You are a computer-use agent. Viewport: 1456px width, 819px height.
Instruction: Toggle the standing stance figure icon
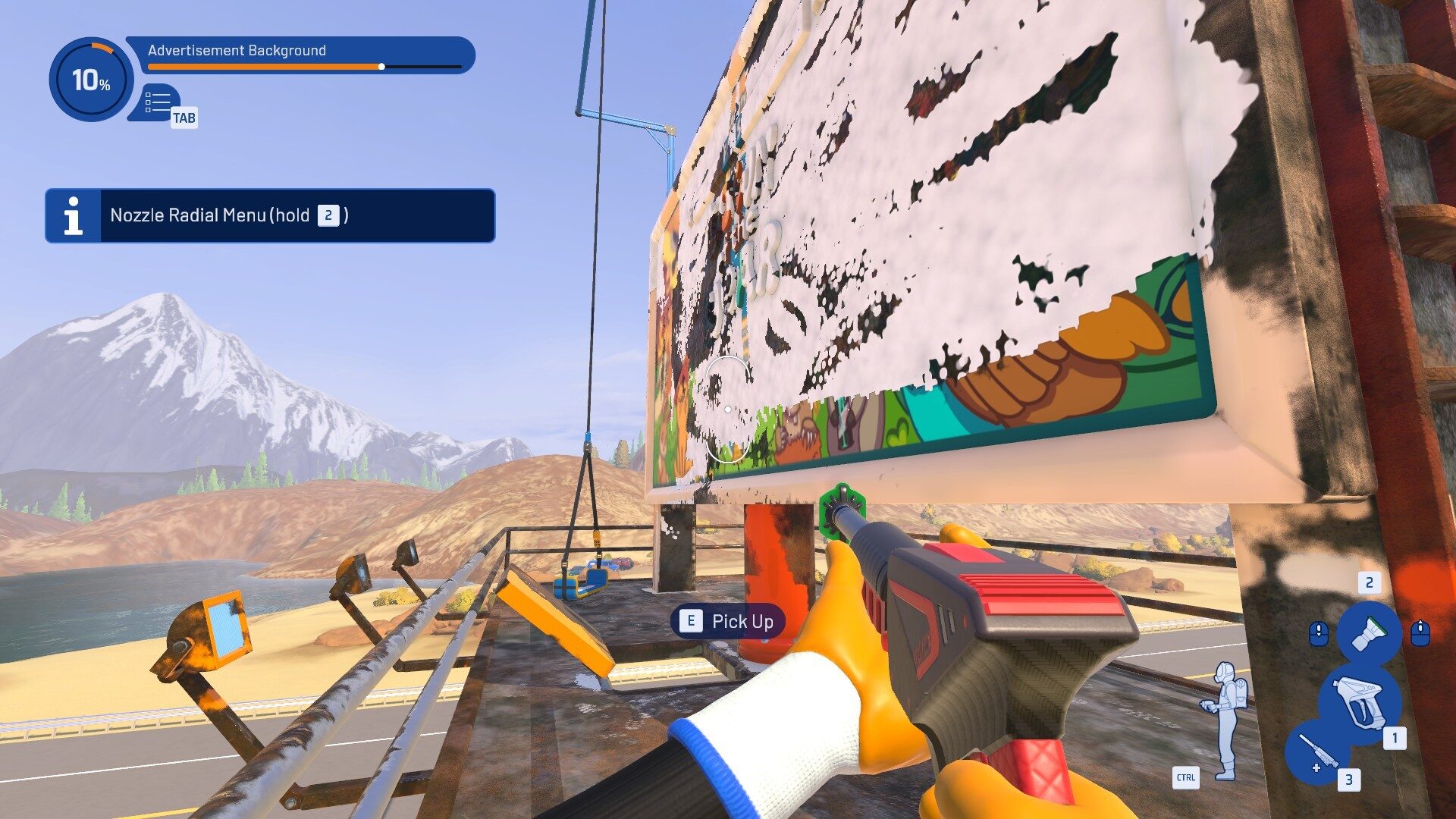pos(1224,720)
